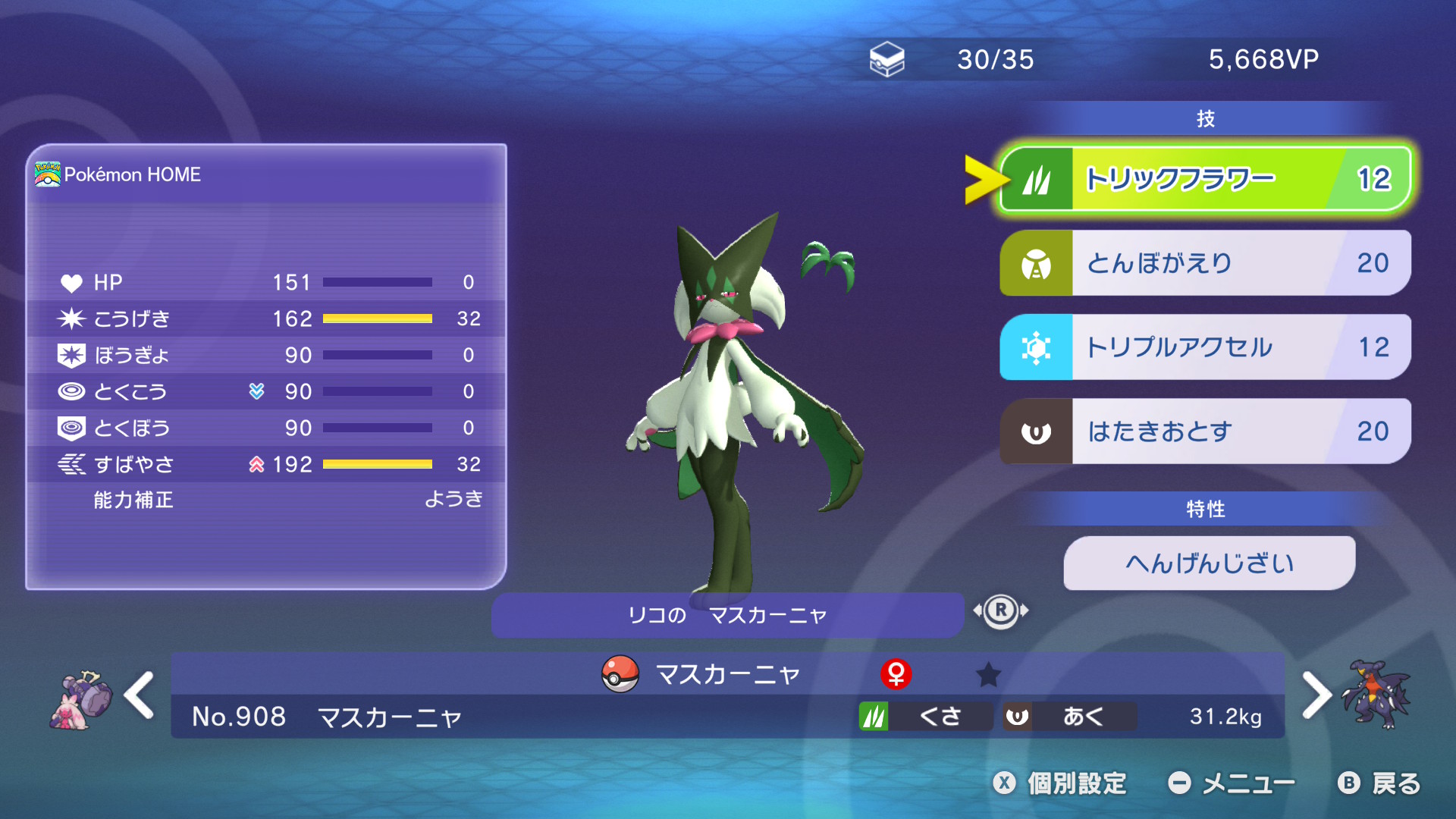1456x819 pixels.
Task: Pick the はたきおとす move
Action: [x=1206, y=431]
